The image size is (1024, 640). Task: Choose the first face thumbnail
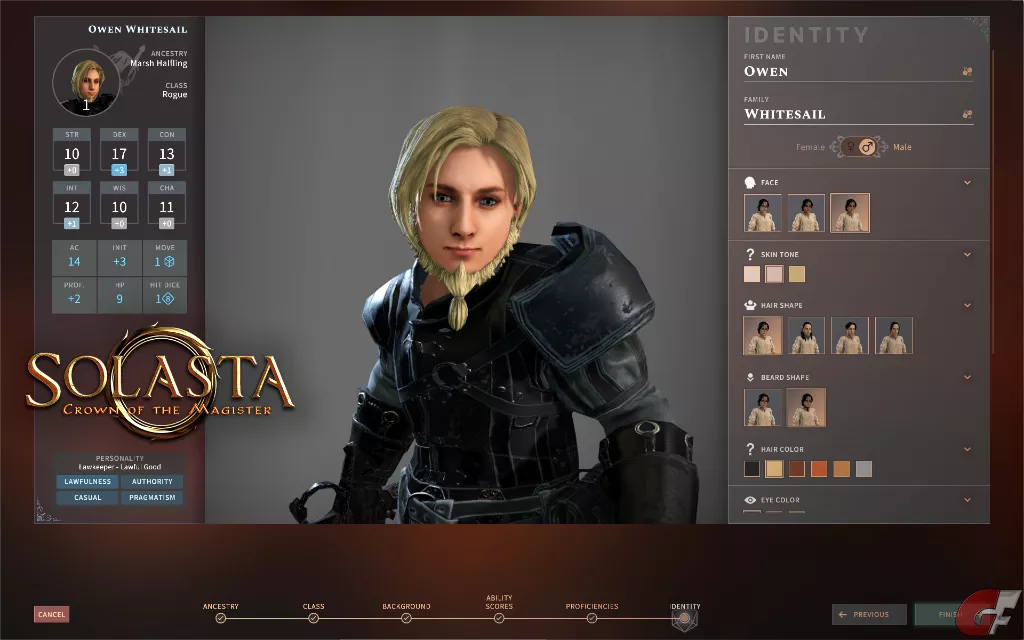(x=763, y=213)
